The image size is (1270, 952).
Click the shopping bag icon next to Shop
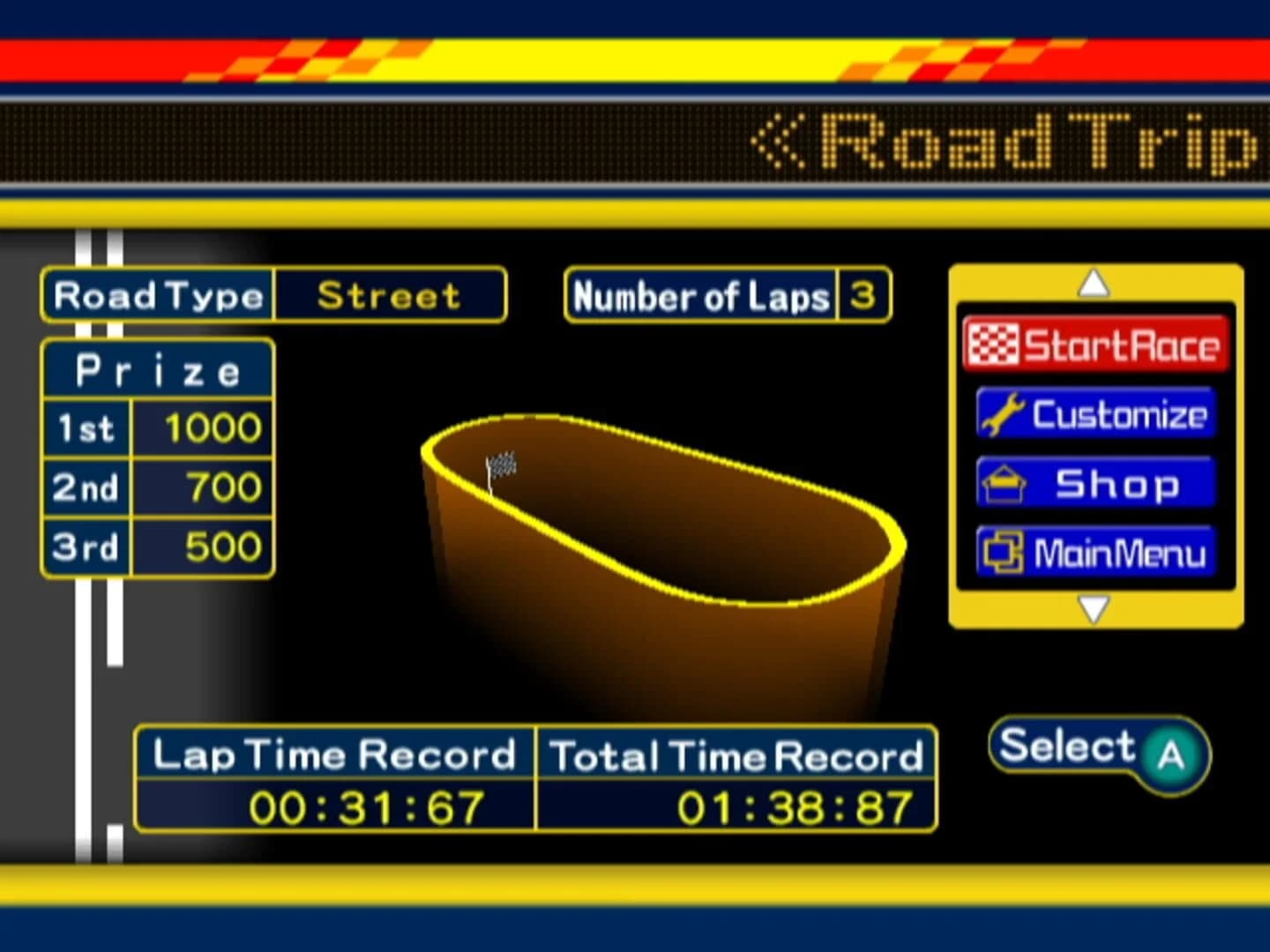(1005, 482)
